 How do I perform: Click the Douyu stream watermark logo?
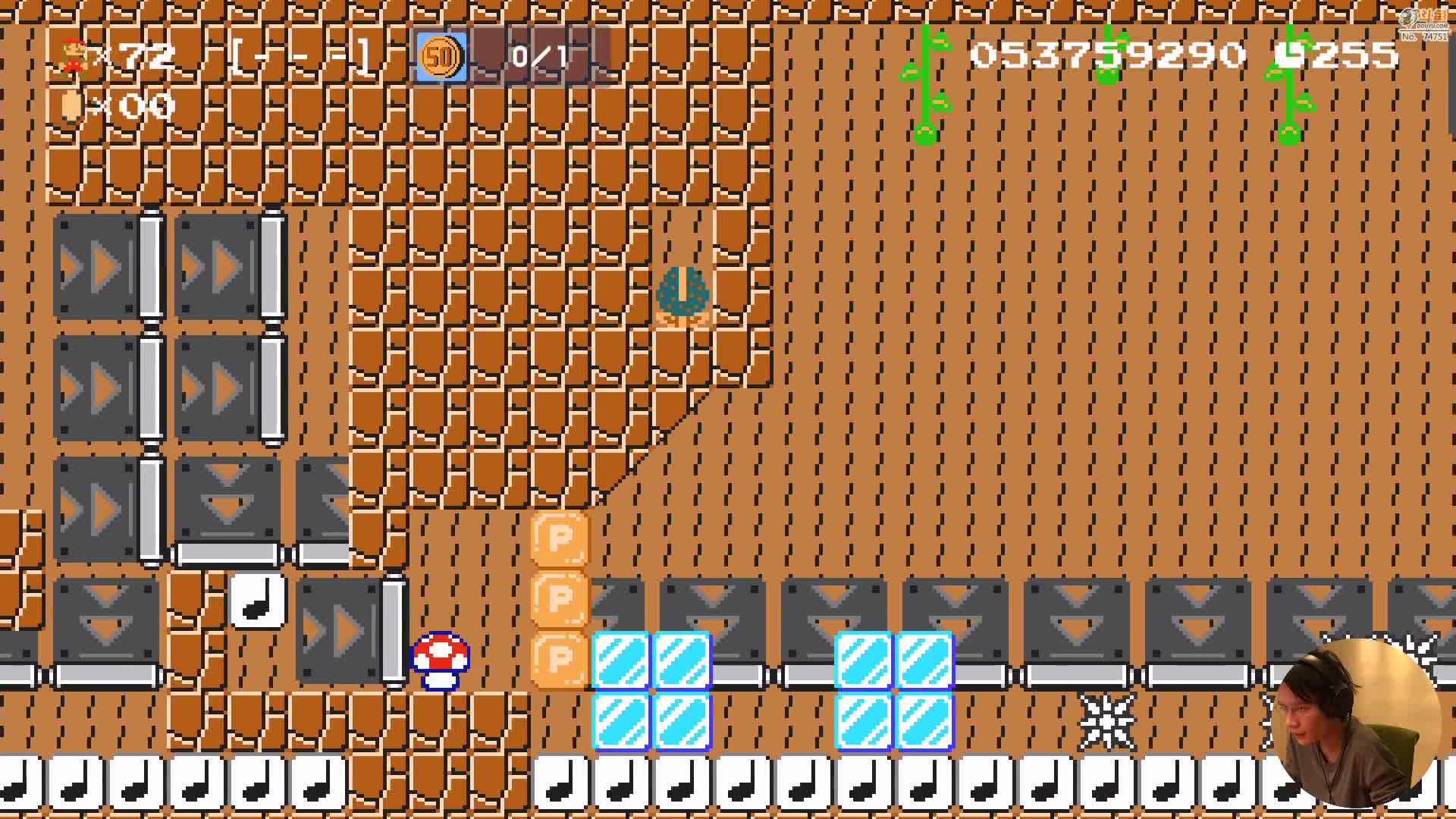[x=1423, y=23]
